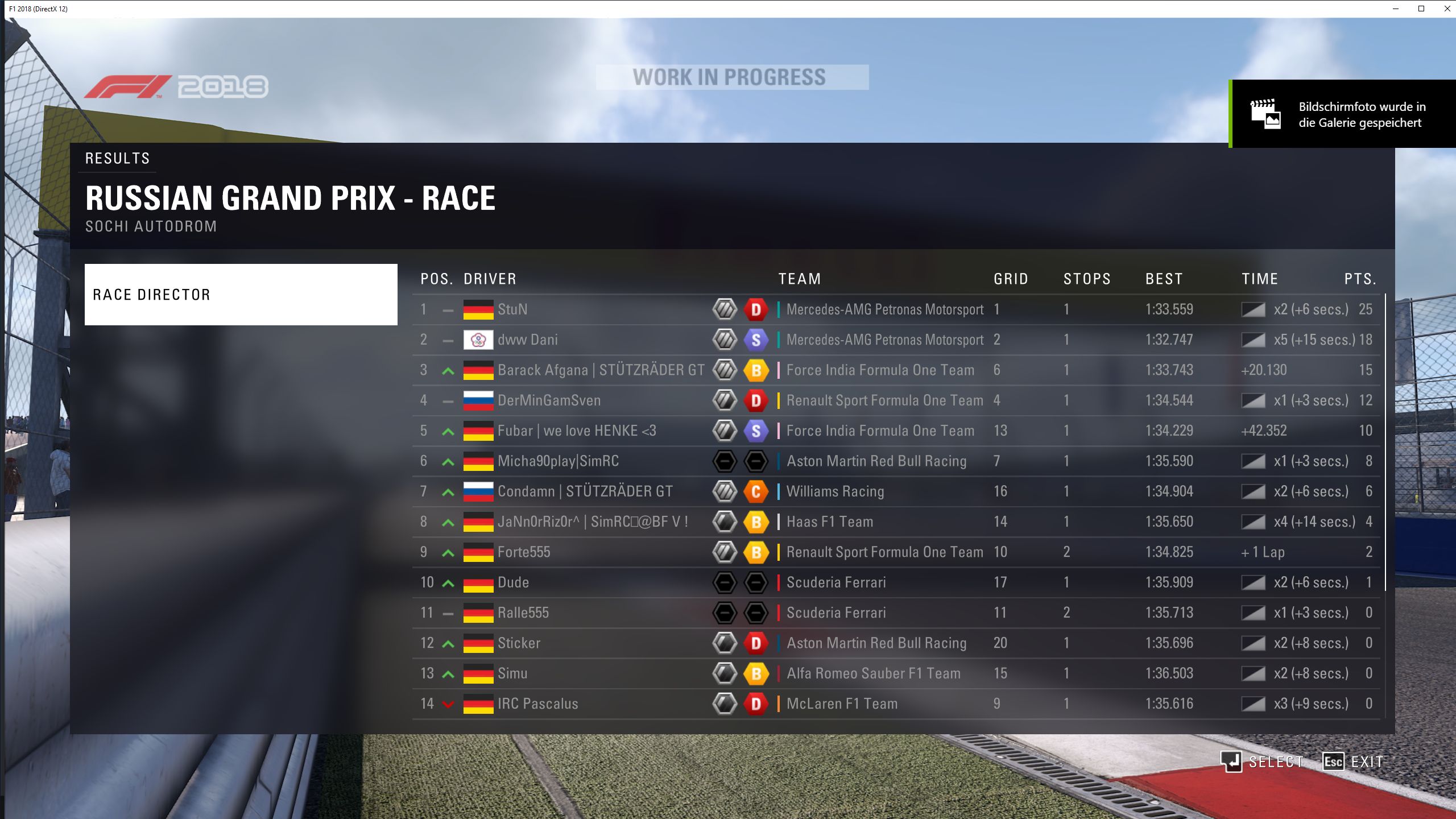Pick the DerMinGamSven driver row

click(569, 400)
